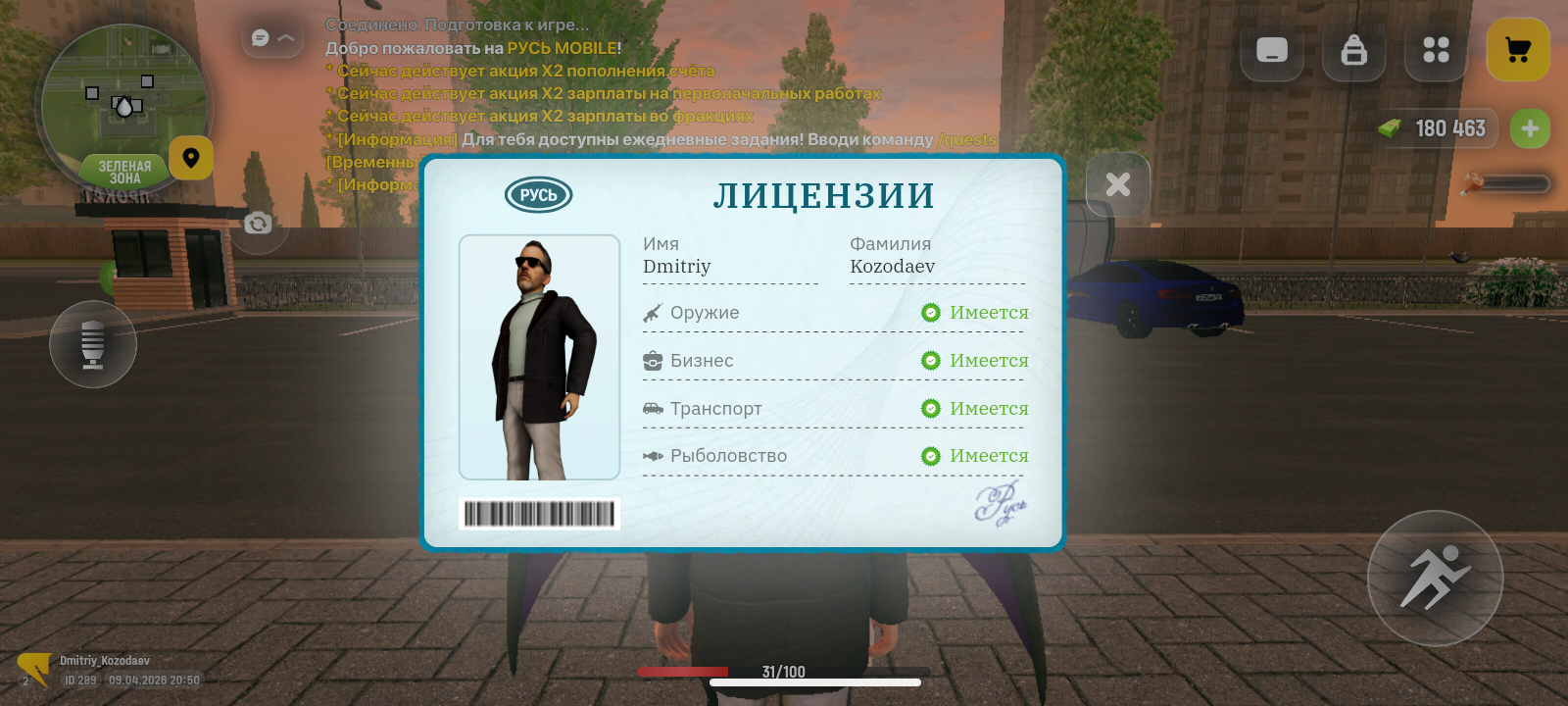This screenshot has width=1568, height=706.
Task: Tap the sprint running icon
Action: pyautogui.click(x=1435, y=579)
